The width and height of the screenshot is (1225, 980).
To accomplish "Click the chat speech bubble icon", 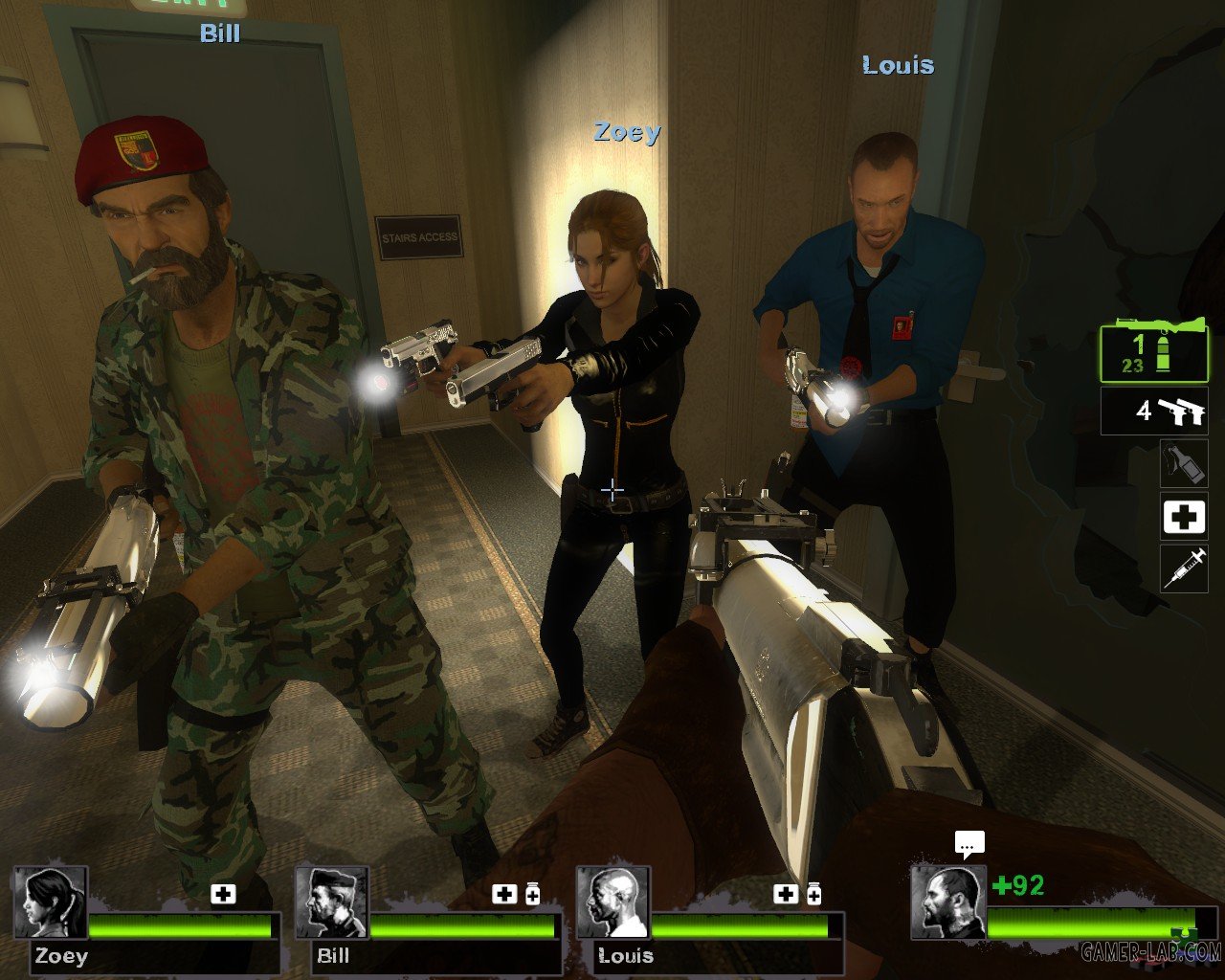I will coord(969,843).
